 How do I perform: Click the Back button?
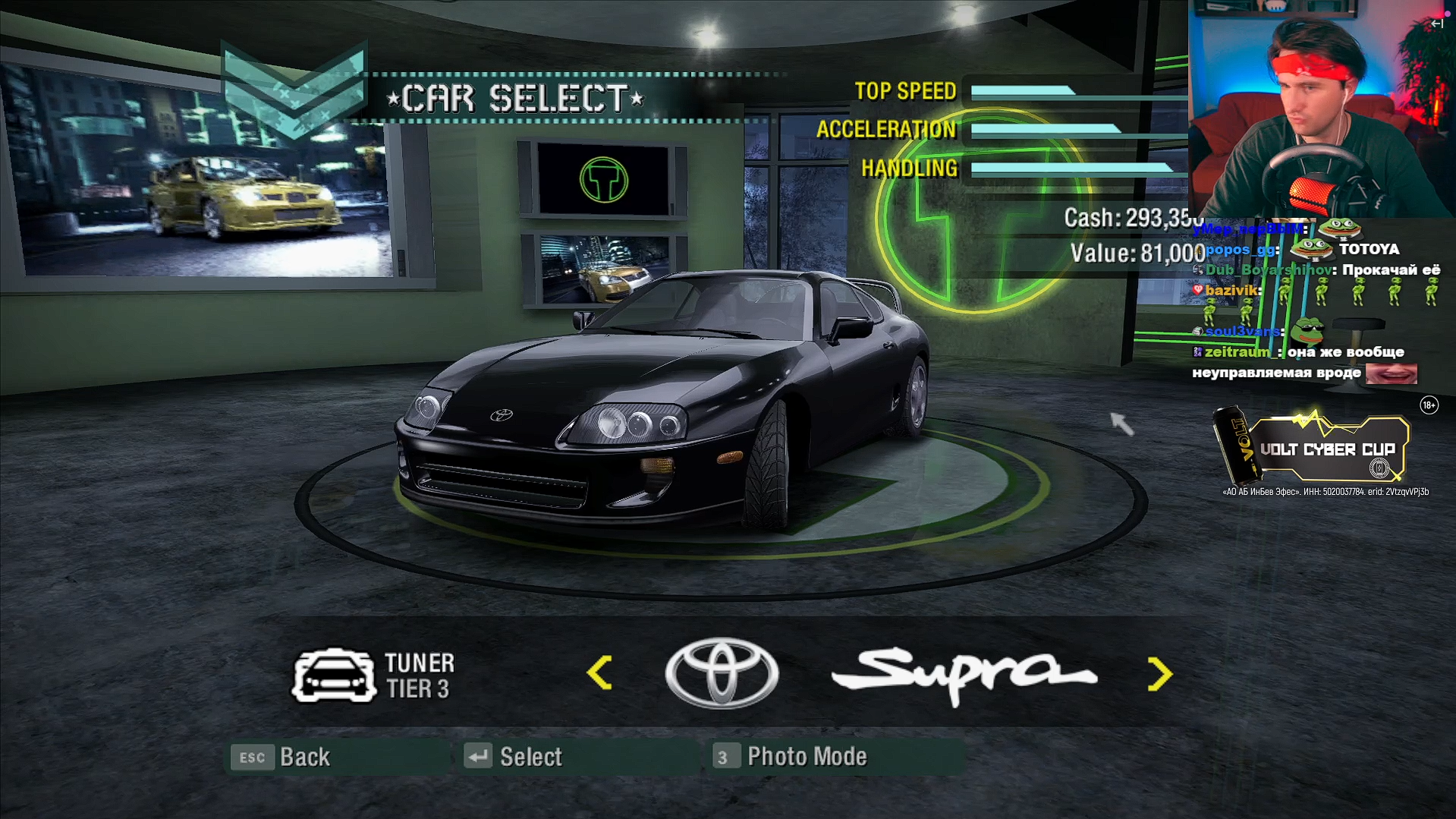click(x=284, y=757)
